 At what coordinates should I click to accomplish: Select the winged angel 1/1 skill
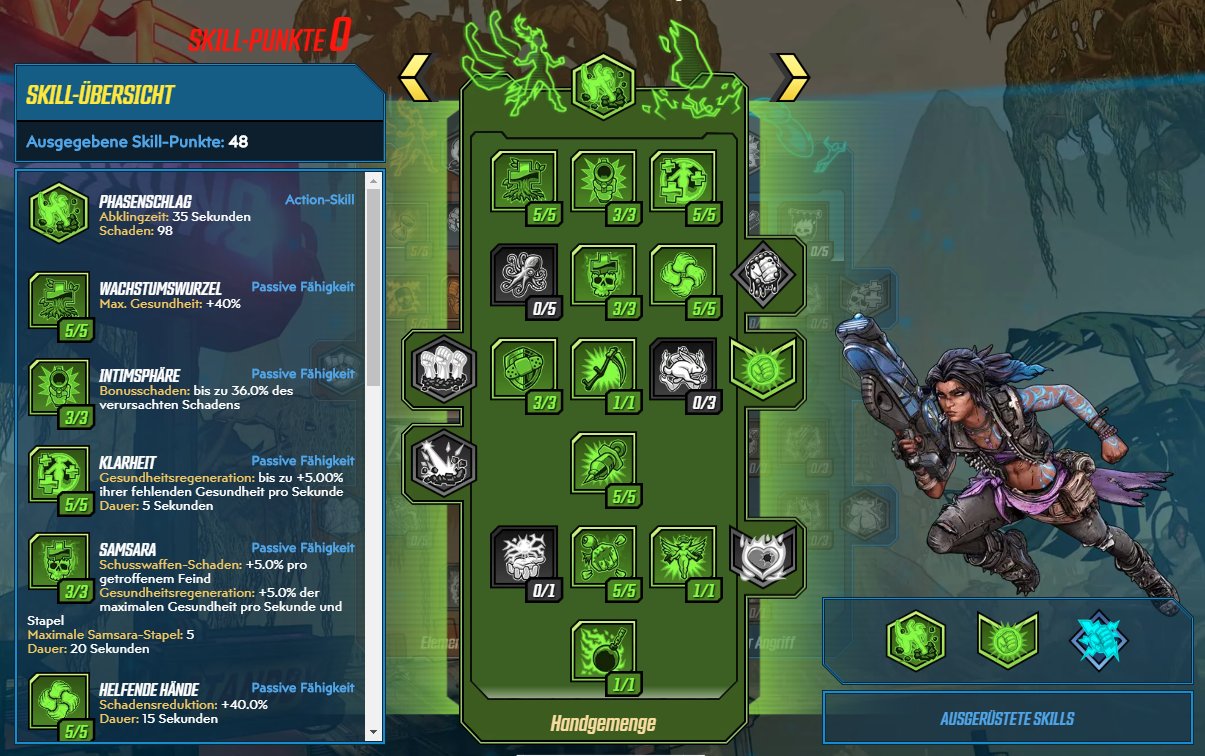(x=684, y=557)
